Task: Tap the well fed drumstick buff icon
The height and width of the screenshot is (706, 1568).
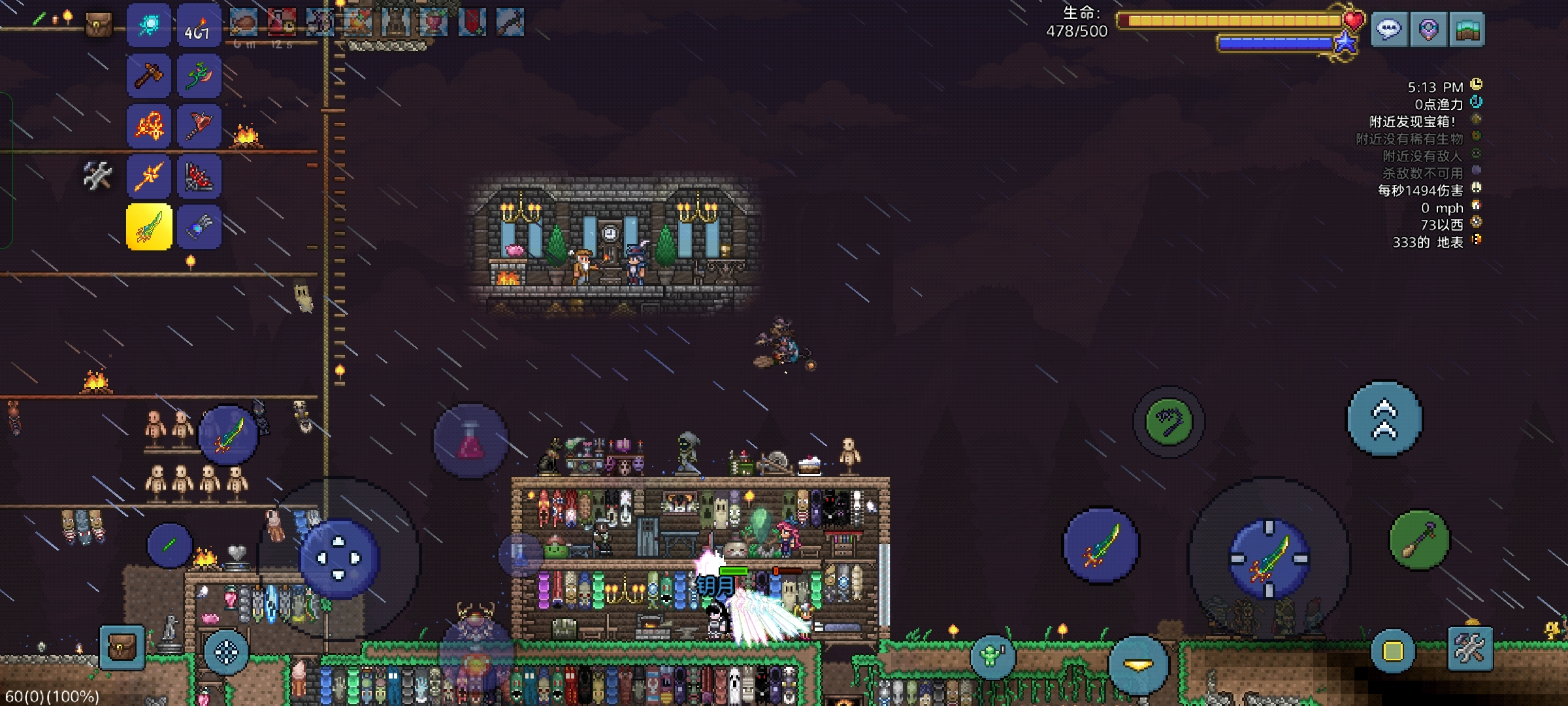Action: click(244, 24)
